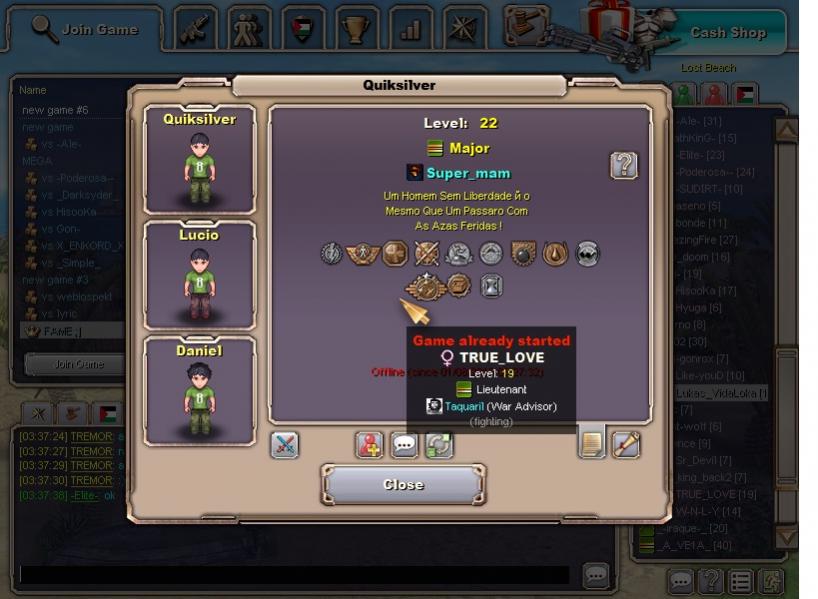
Task: Send a message via speech bubble button
Action: click(x=404, y=444)
